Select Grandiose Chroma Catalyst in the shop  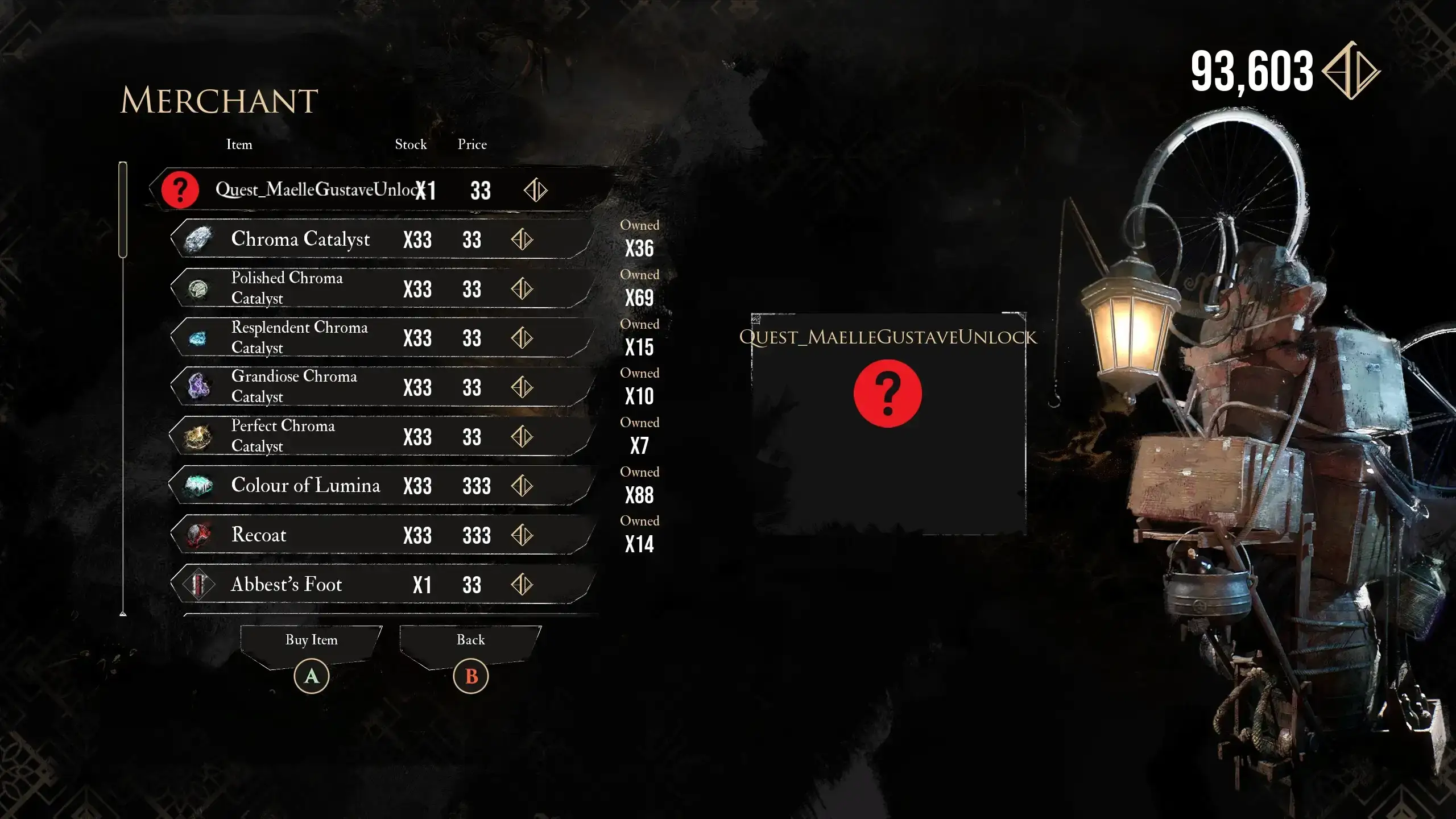click(x=381, y=387)
